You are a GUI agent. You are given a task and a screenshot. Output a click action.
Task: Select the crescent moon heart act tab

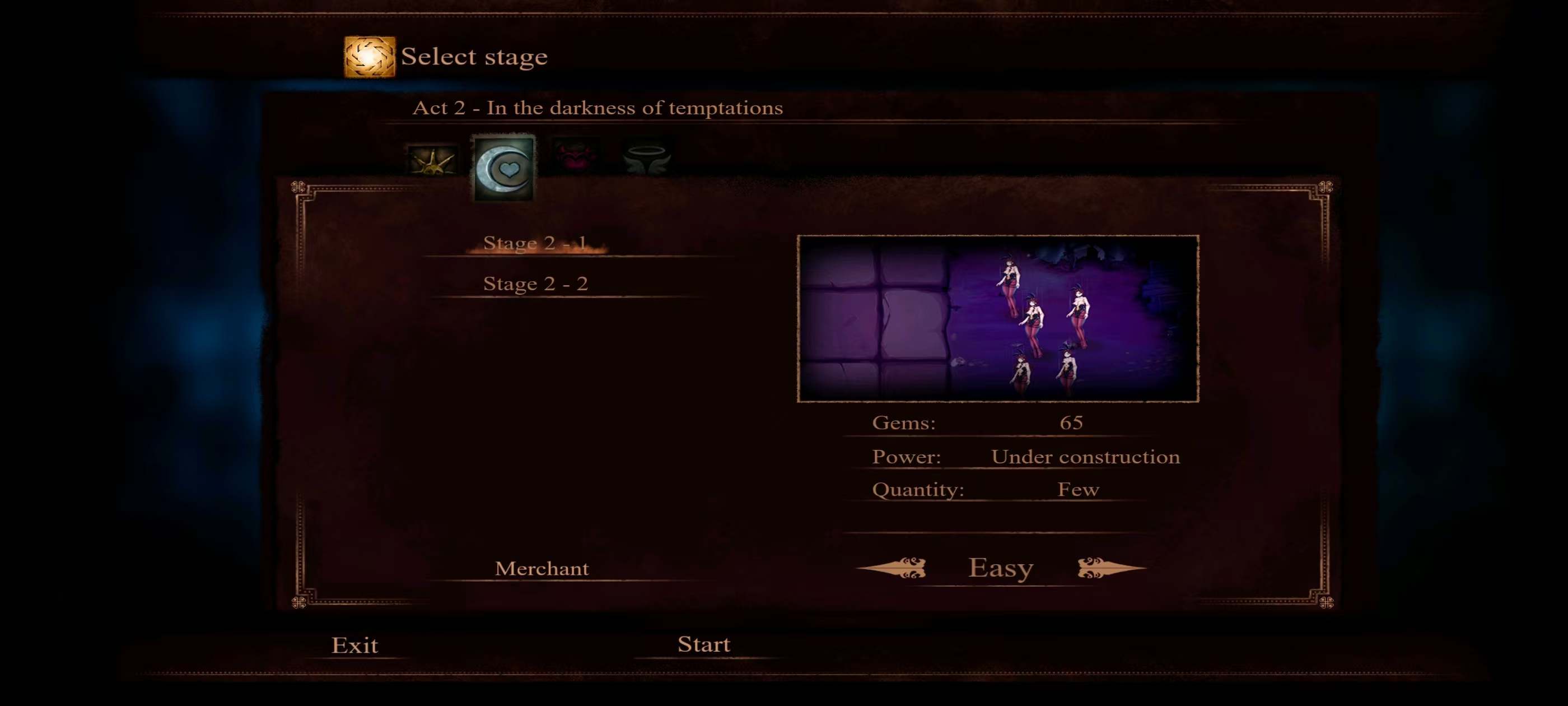point(504,169)
